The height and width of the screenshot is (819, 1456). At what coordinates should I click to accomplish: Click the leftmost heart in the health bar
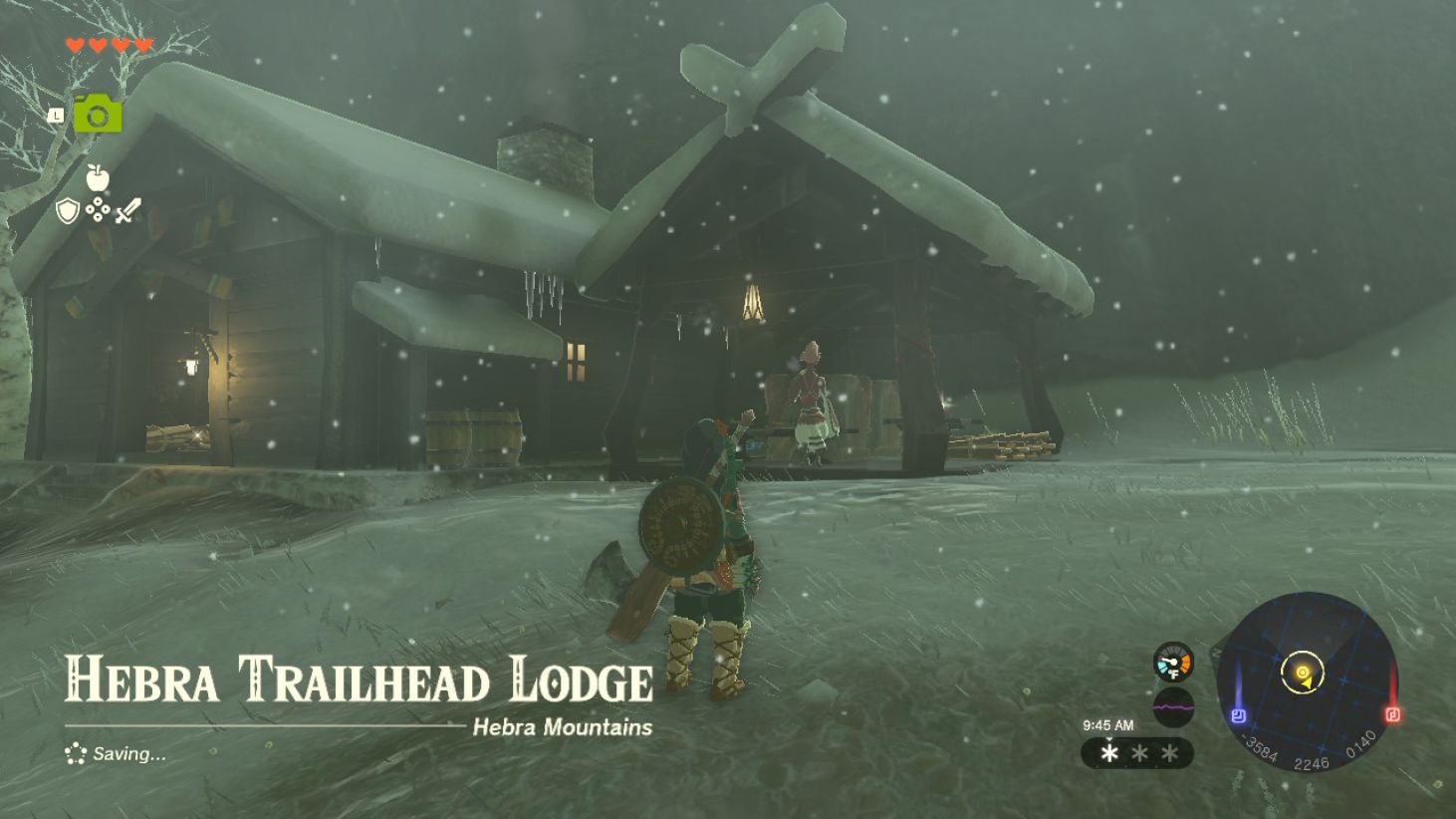pos(75,45)
